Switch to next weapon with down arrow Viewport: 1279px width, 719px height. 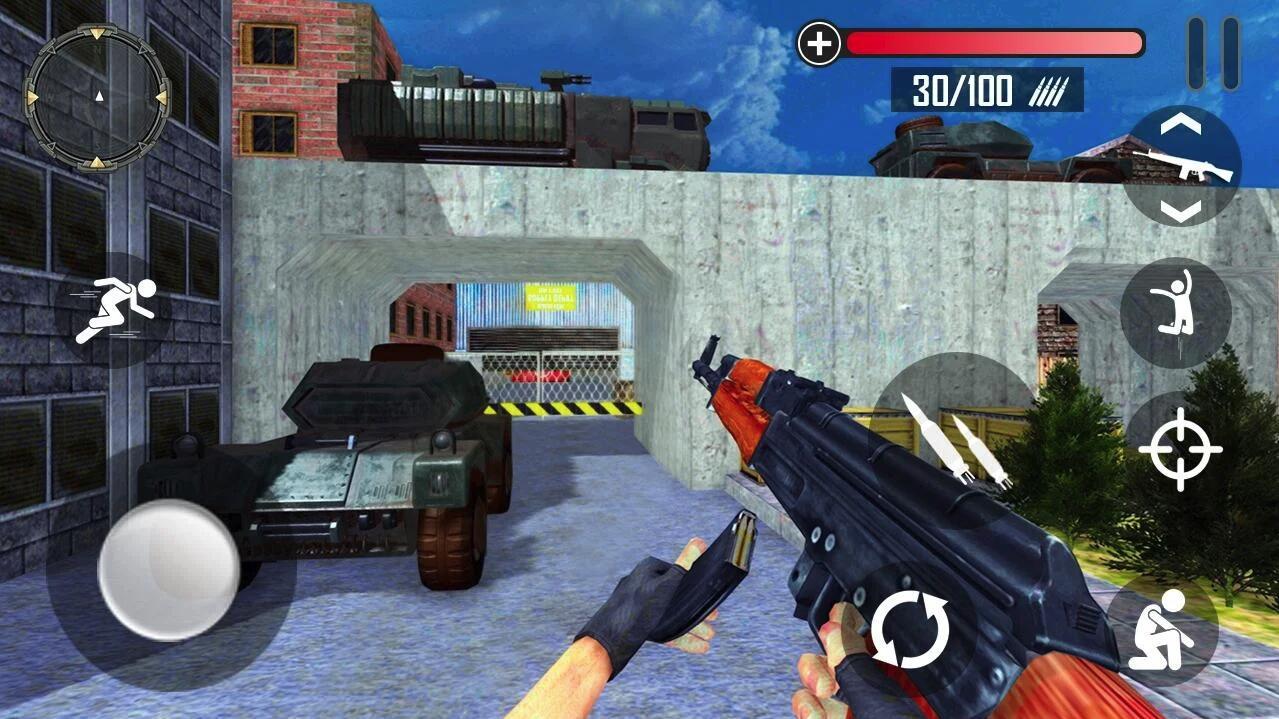coord(1183,209)
